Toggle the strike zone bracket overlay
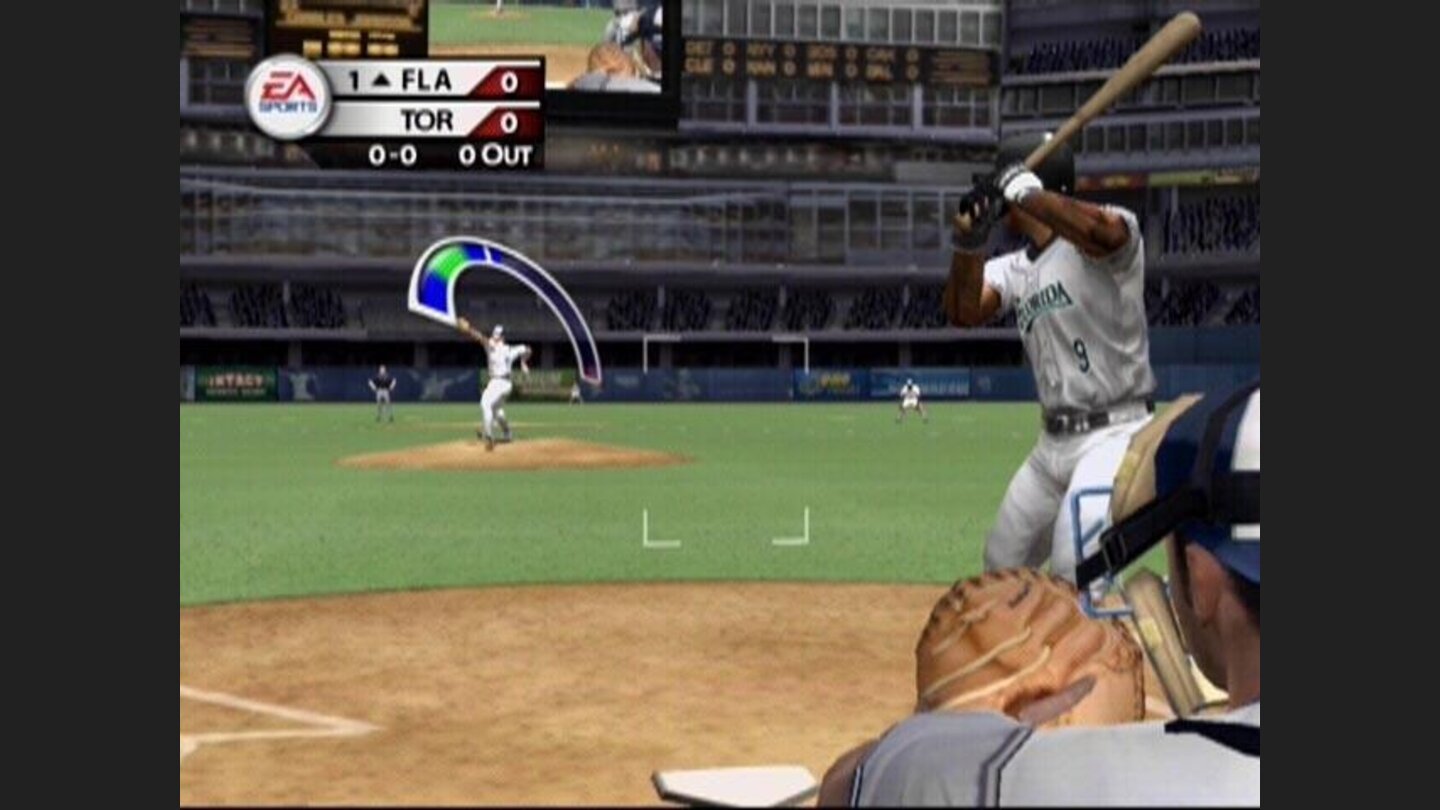The height and width of the screenshot is (810, 1440). pyautogui.click(x=727, y=525)
